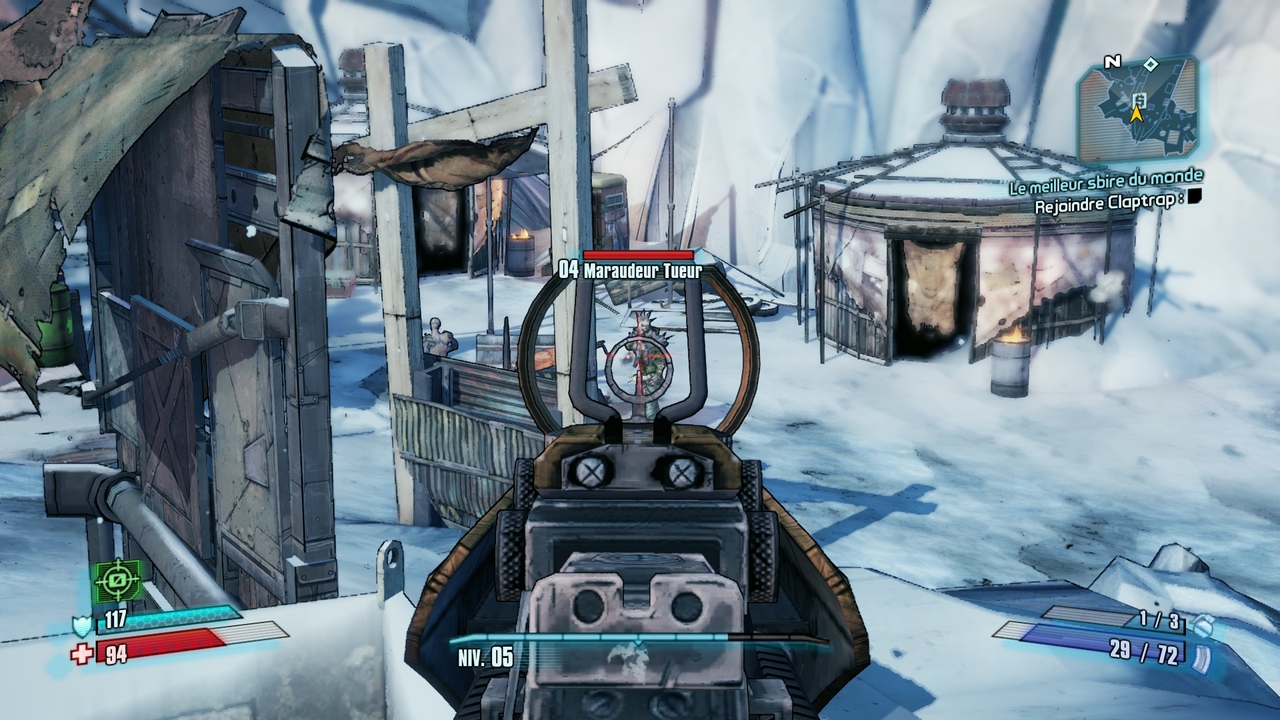Tick the 'Rejoindre Claptrap' objective box
The height and width of the screenshot is (720, 1280).
tap(1193, 197)
